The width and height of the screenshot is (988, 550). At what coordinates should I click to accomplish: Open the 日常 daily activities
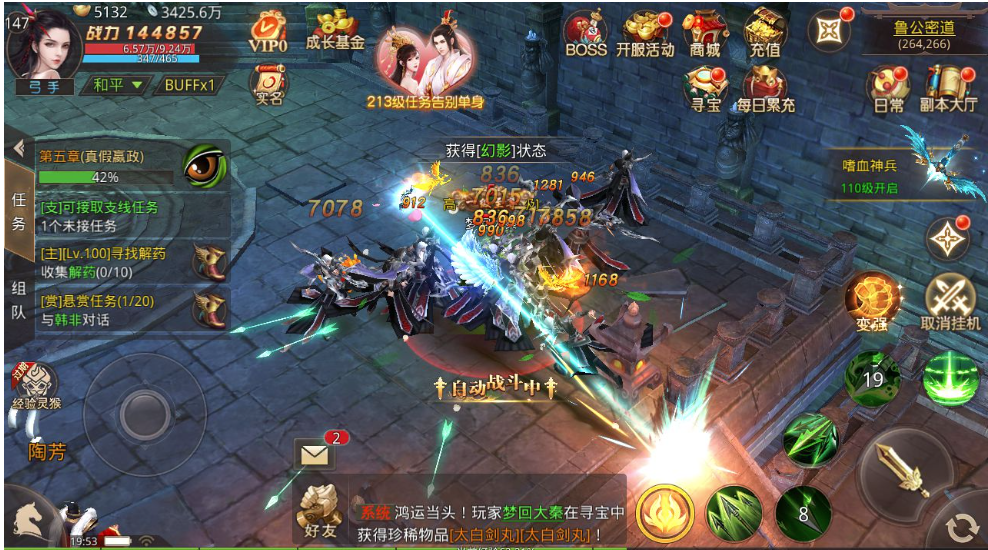(888, 89)
